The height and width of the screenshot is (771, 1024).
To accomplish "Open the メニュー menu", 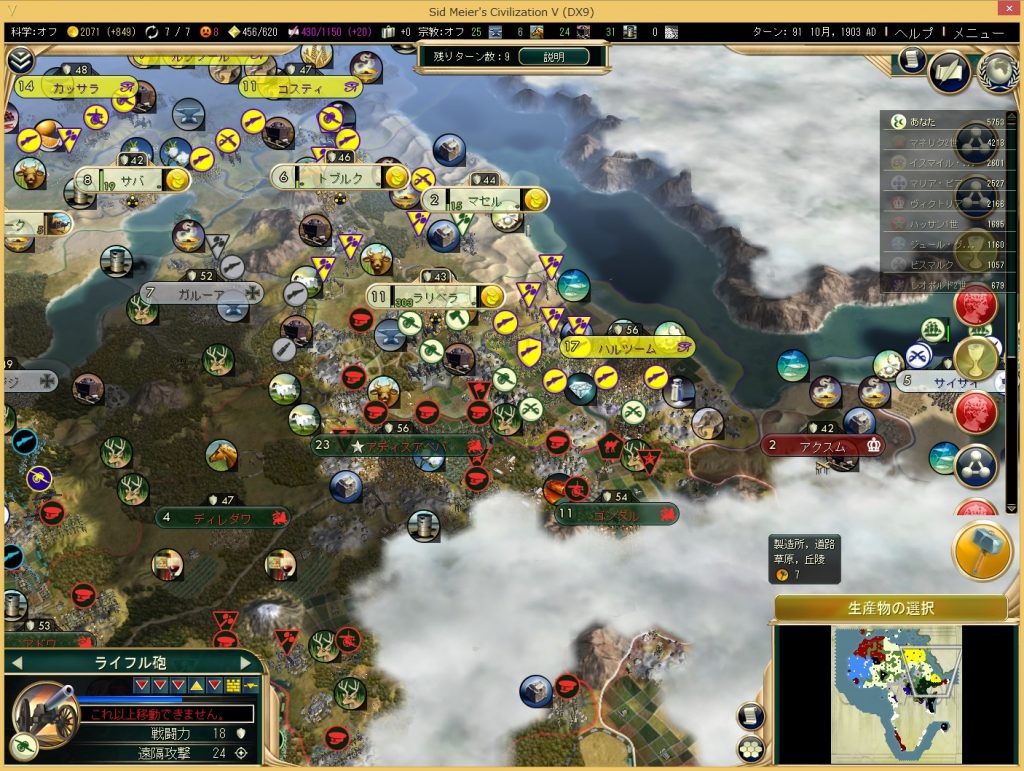I will pos(978,32).
